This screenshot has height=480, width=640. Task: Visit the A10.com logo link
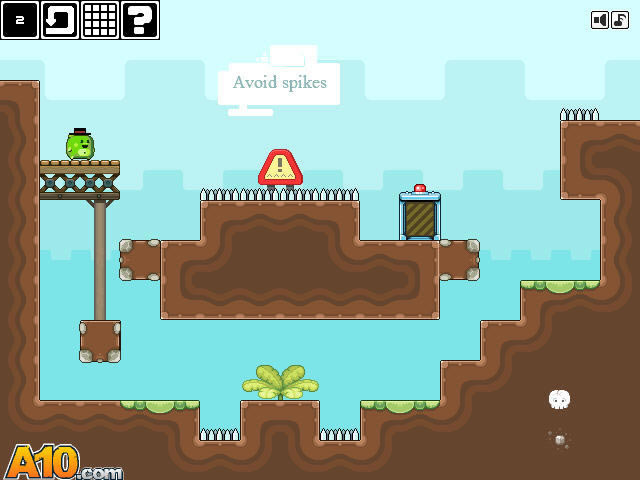[62, 463]
